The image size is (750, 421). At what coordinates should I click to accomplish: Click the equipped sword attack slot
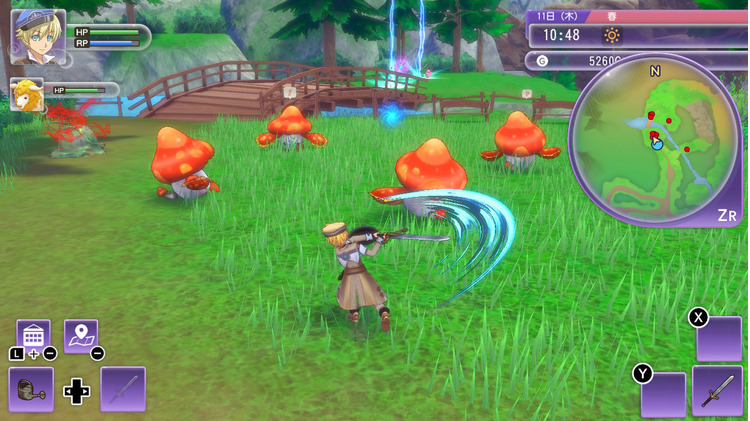click(718, 390)
